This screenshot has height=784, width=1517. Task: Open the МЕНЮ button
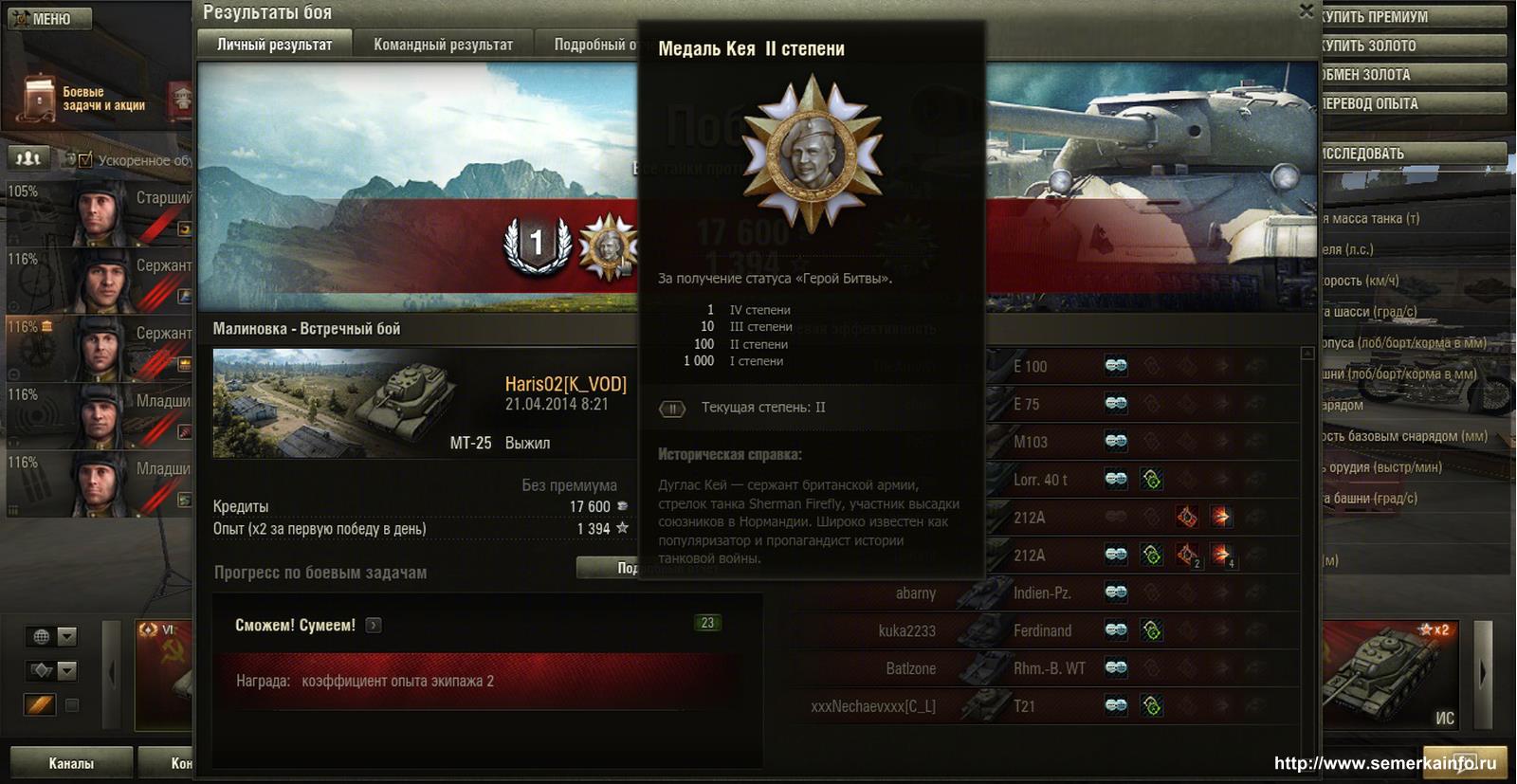point(50,19)
